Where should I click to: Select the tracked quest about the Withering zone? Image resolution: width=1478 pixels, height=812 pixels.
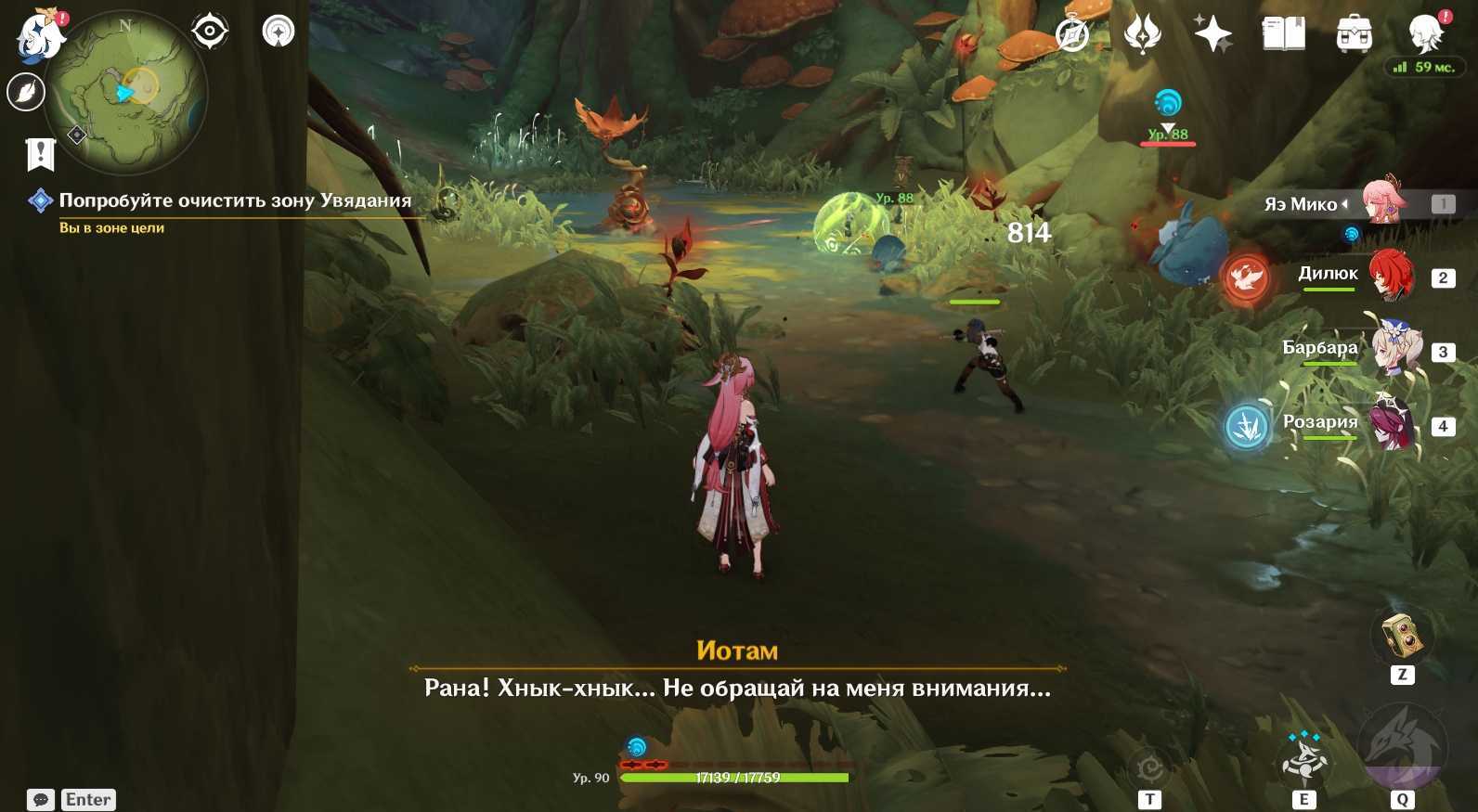pos(234,200)
